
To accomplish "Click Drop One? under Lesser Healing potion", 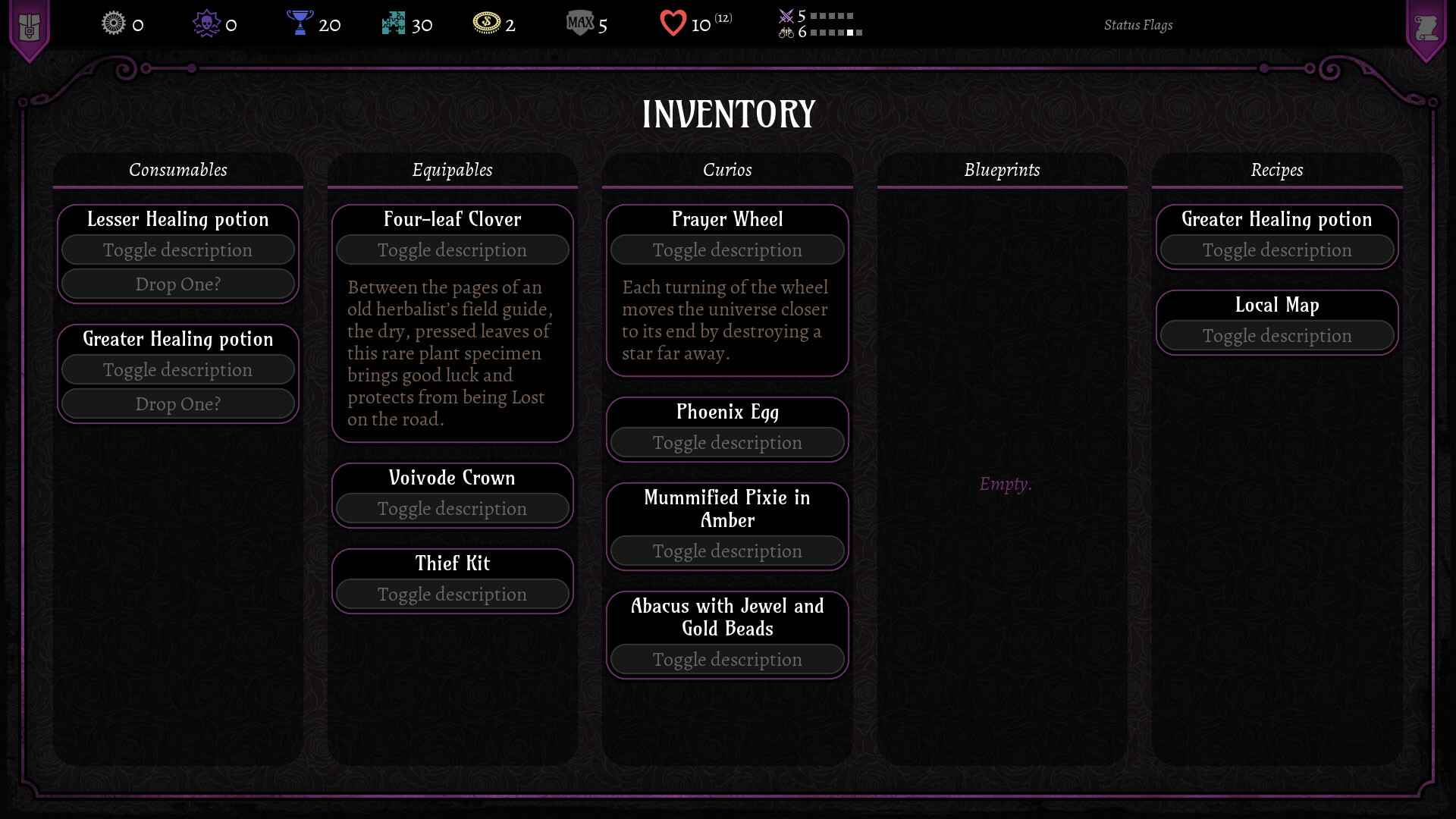I will coord(177,284).
